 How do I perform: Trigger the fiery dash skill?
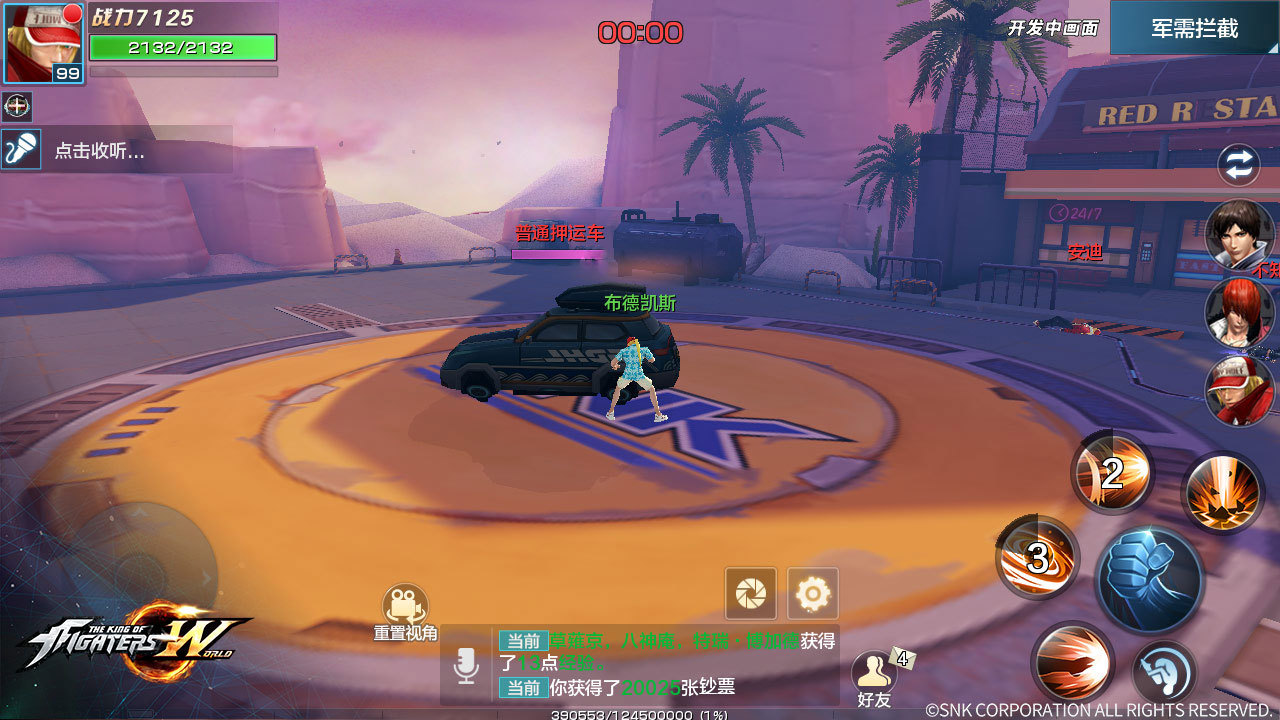(1072, 662)
